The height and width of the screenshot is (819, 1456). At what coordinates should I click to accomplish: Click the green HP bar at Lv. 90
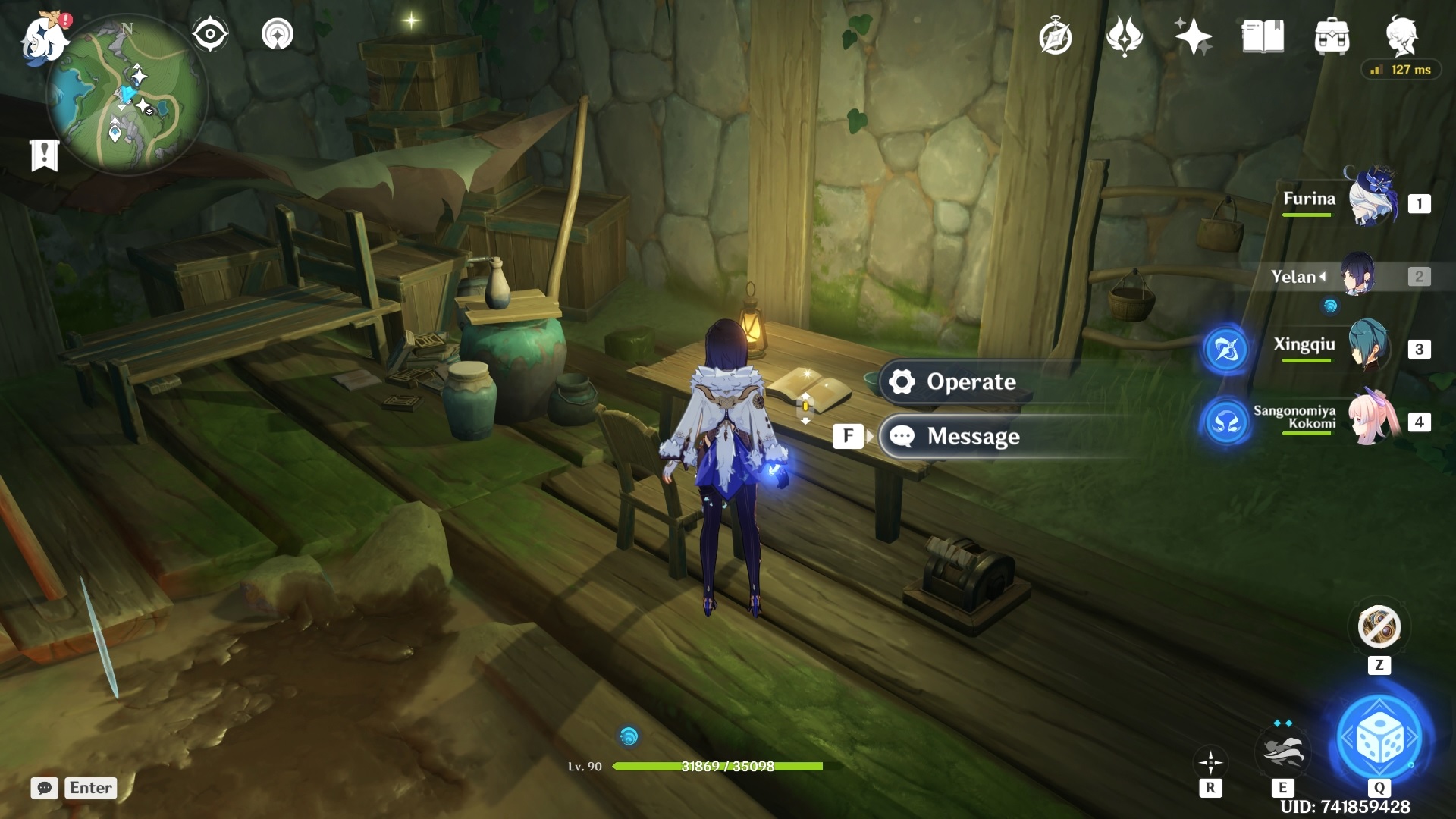[x=717, y=767]
